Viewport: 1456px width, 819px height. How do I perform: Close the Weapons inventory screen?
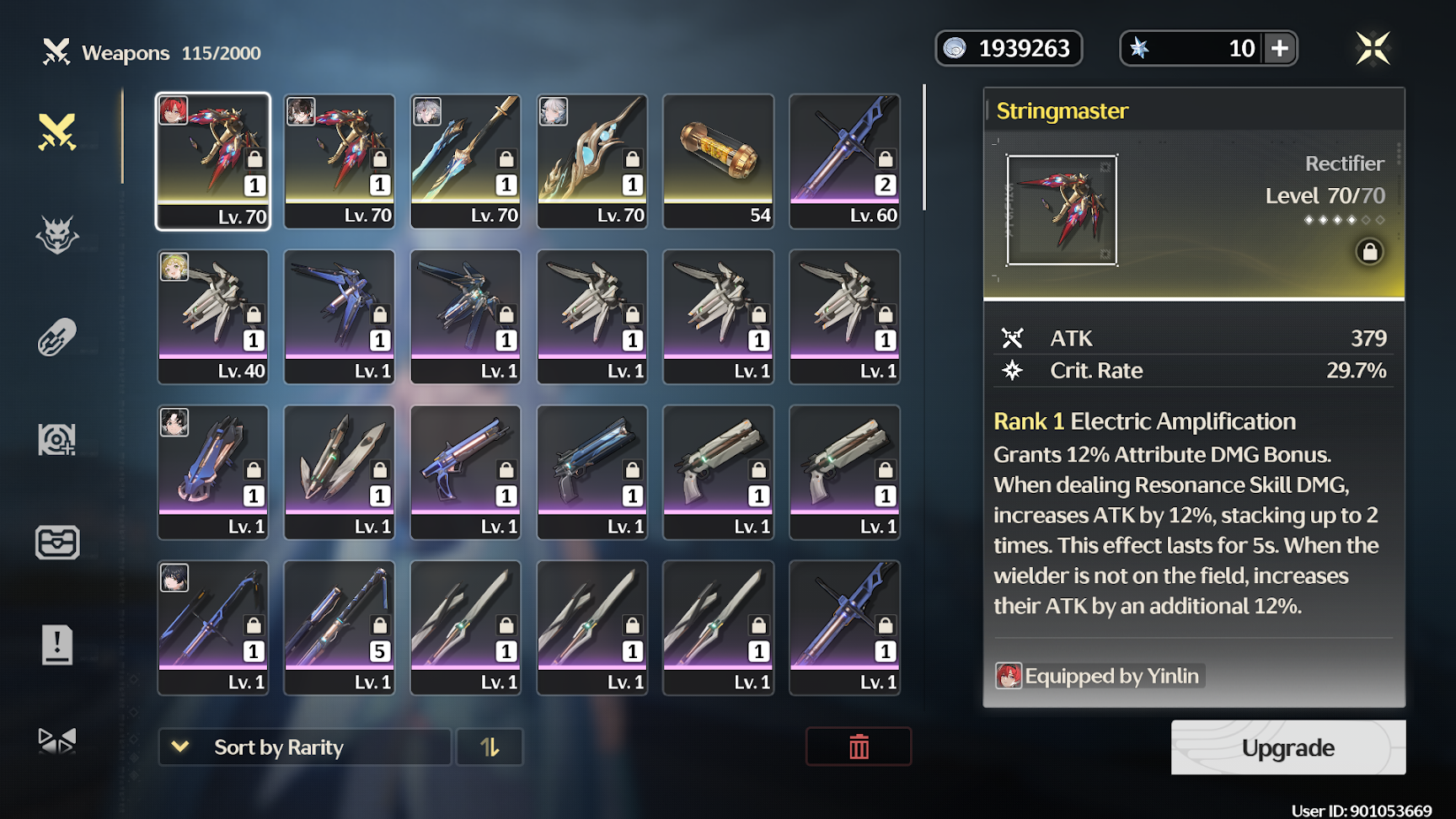point(1373,48)
